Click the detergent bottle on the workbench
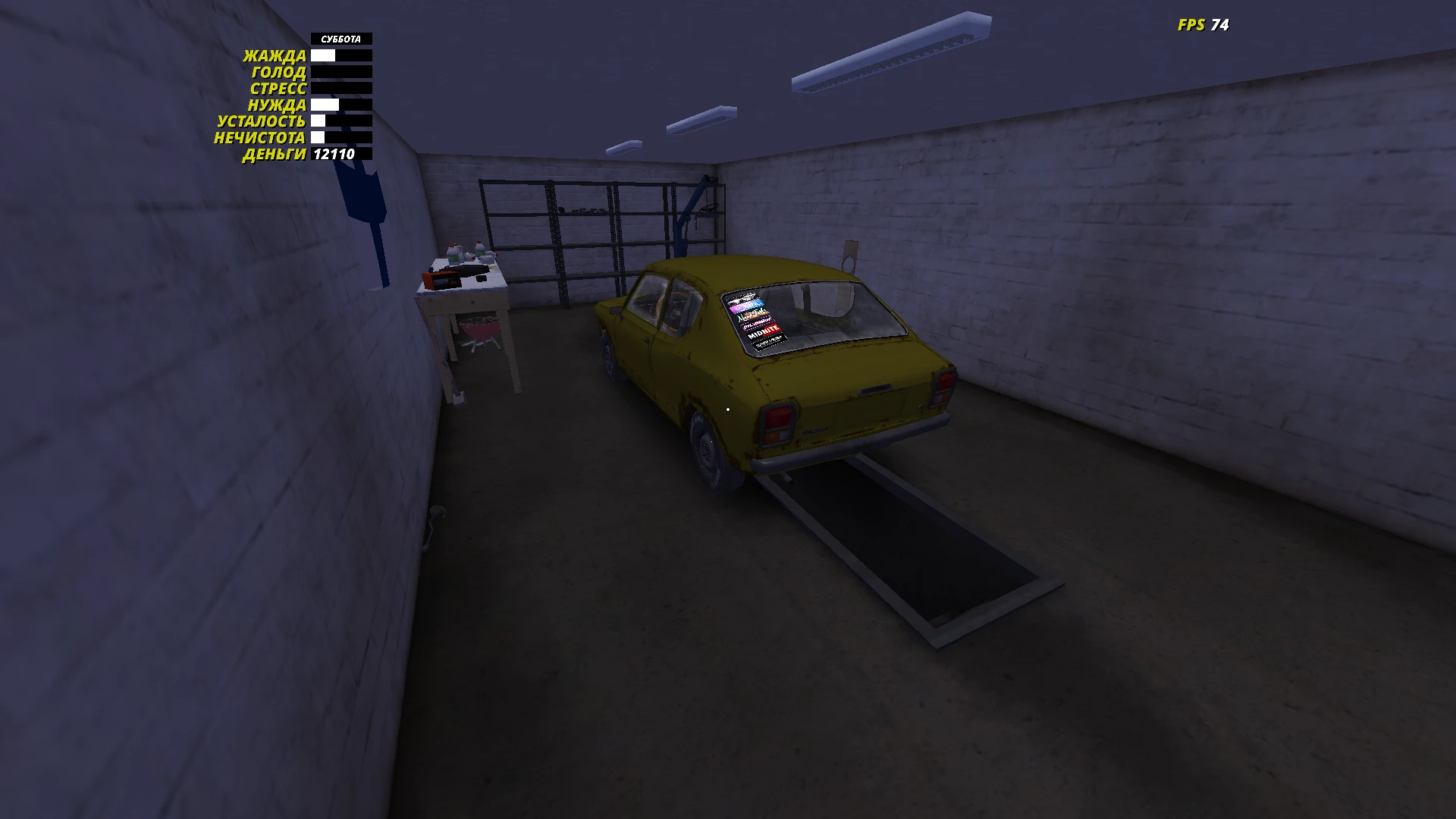This screenshot has width=1456, height=819. 453,254
